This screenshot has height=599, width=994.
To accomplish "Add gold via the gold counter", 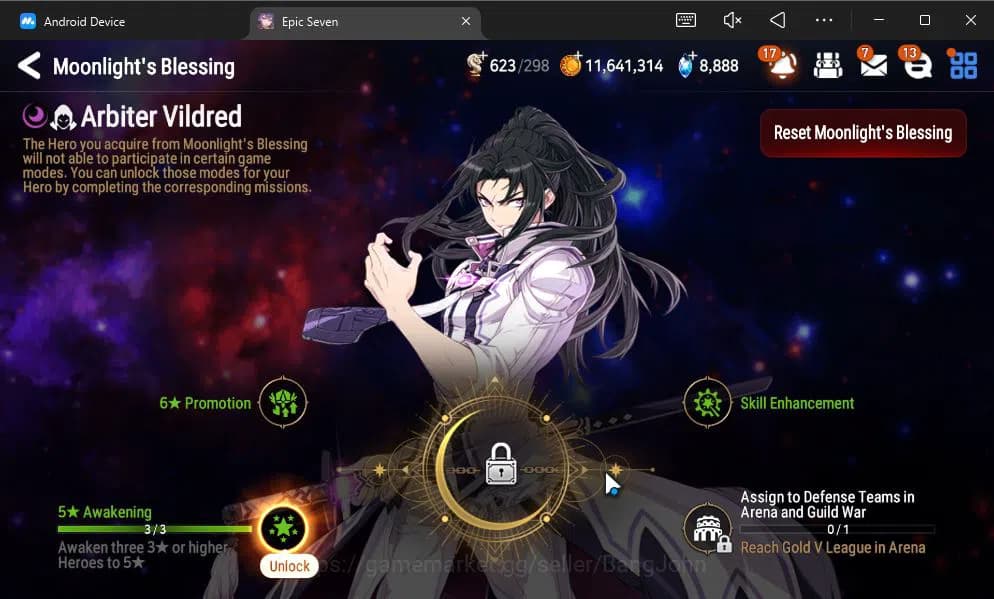I will click(571, 65).
